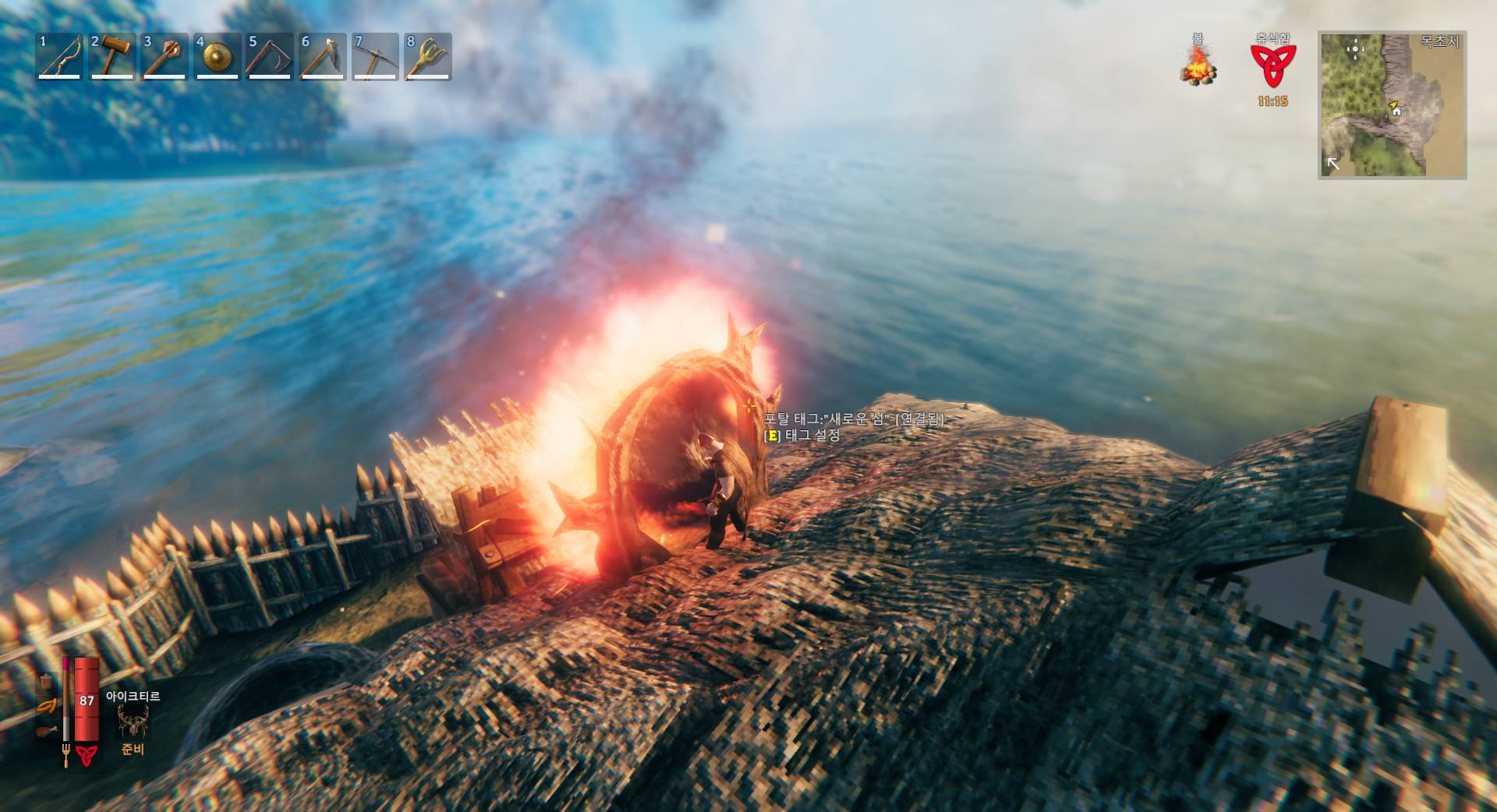Click the stone circle marker on minimap
The image size is (1497, 812).
point(1355,49)
